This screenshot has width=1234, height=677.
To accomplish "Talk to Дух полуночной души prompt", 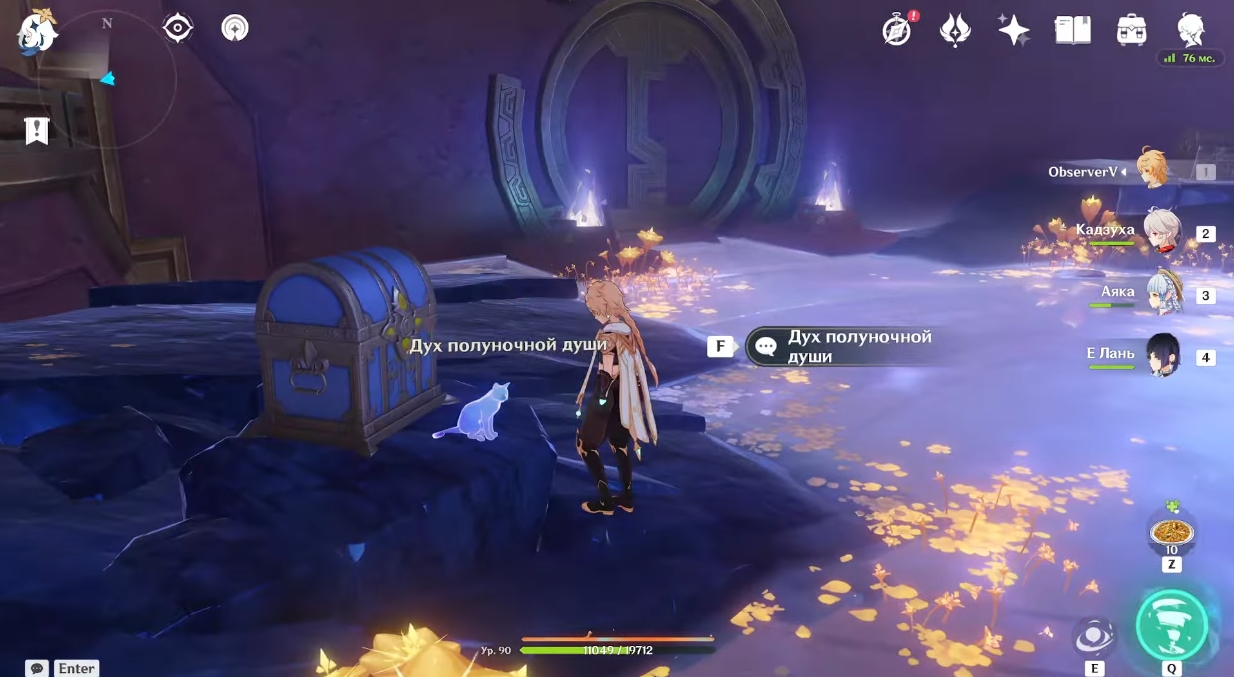I will (845, 346).
